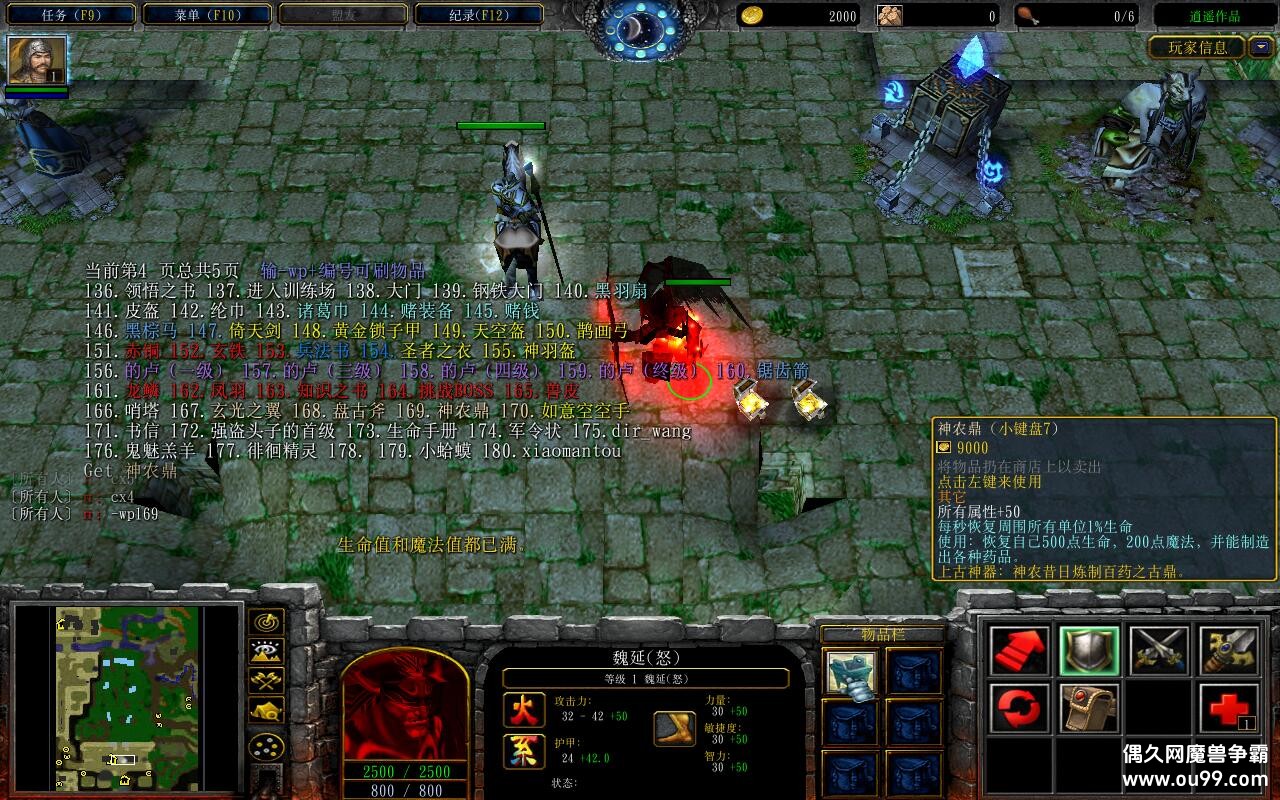Click on the minimap
Image resolution: width=1280 pixels, height=800 pixels.
click(126, 697)
